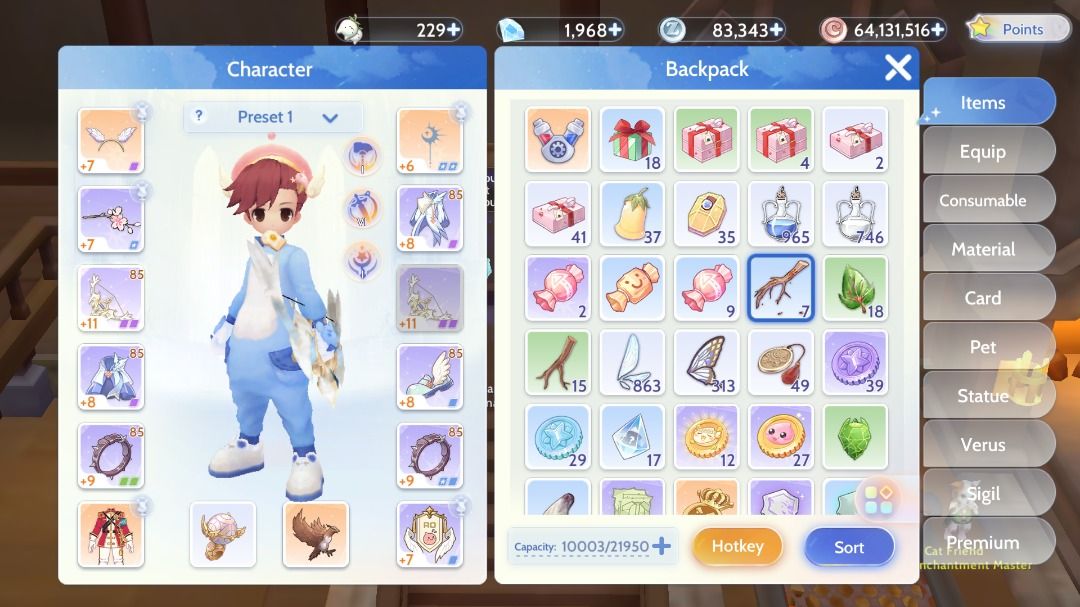Open the Consumable category tab
The image size is (1080, 607).
(x=982, y=200)
